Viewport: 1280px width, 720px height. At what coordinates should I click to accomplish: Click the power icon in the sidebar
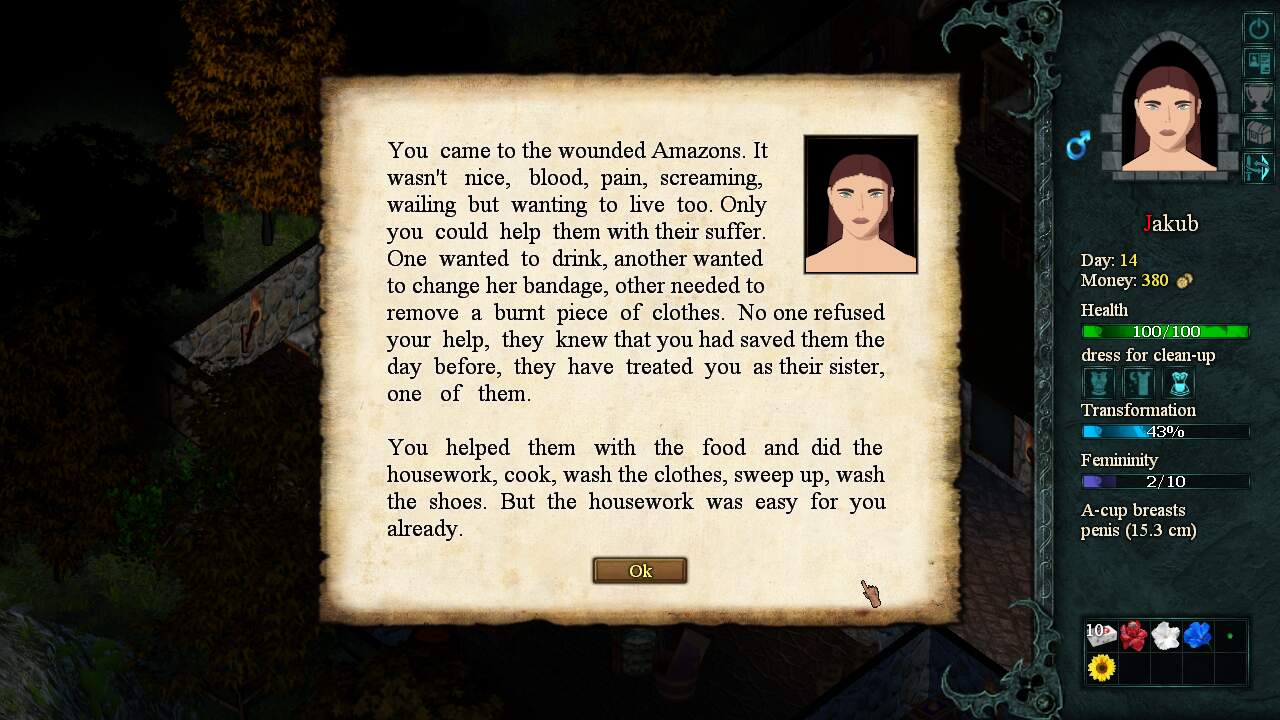1257,28
